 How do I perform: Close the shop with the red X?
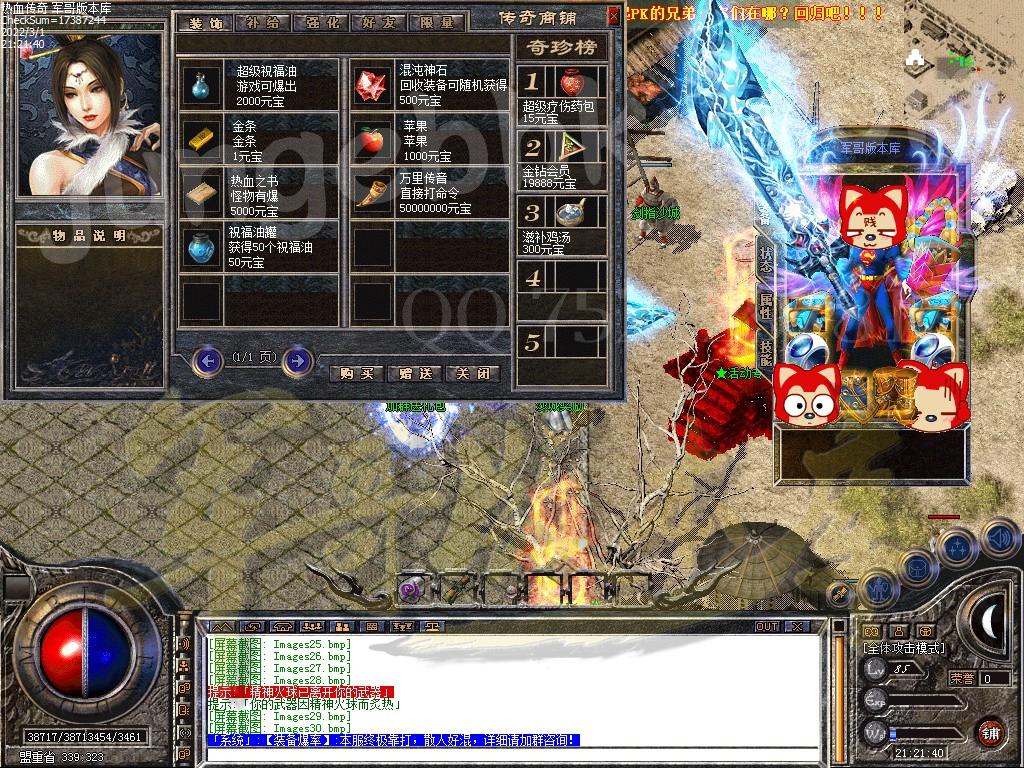coord(612,16)
